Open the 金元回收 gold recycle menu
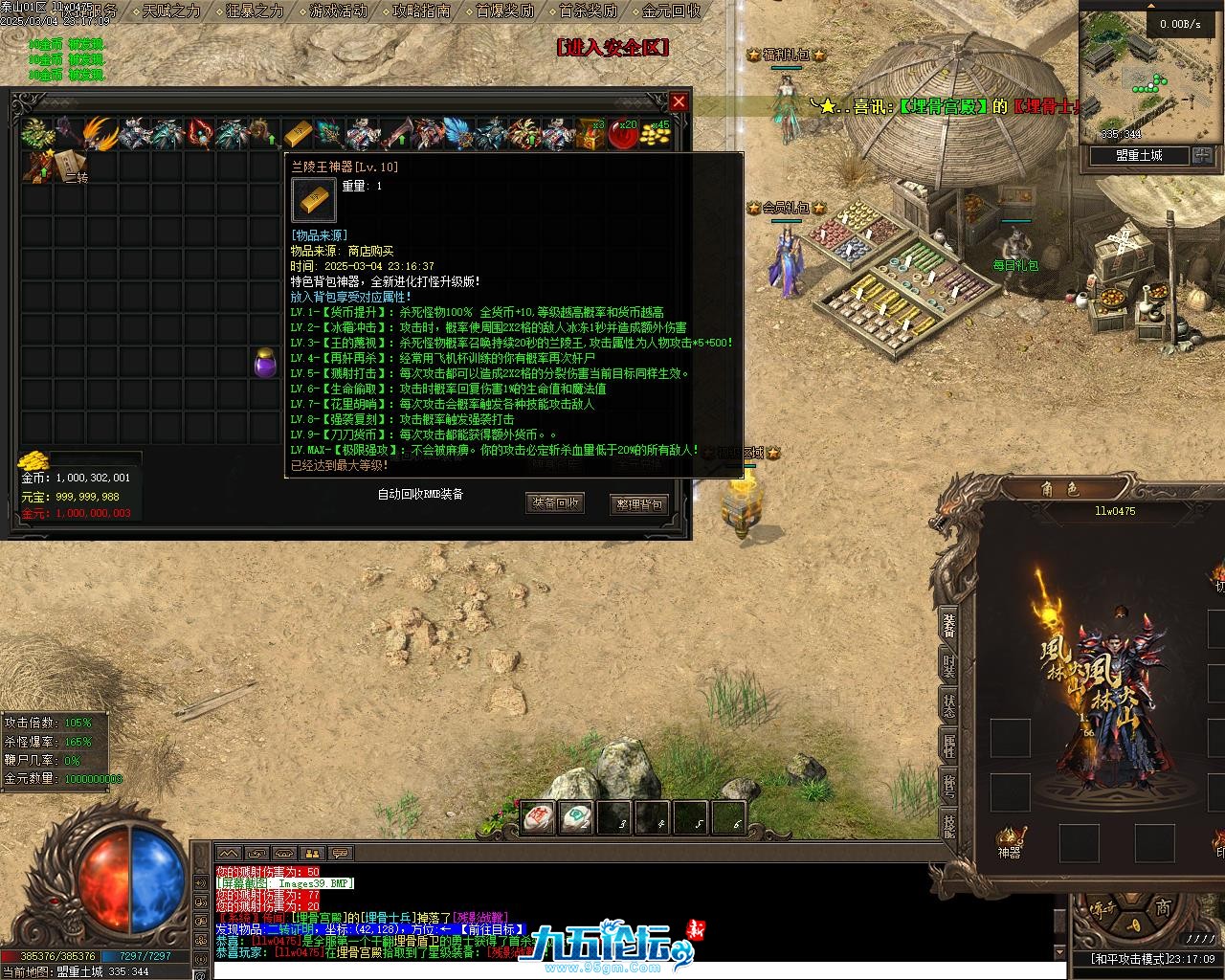Image resolution: width=1225 pixels, height=980 pixels. 671,11
